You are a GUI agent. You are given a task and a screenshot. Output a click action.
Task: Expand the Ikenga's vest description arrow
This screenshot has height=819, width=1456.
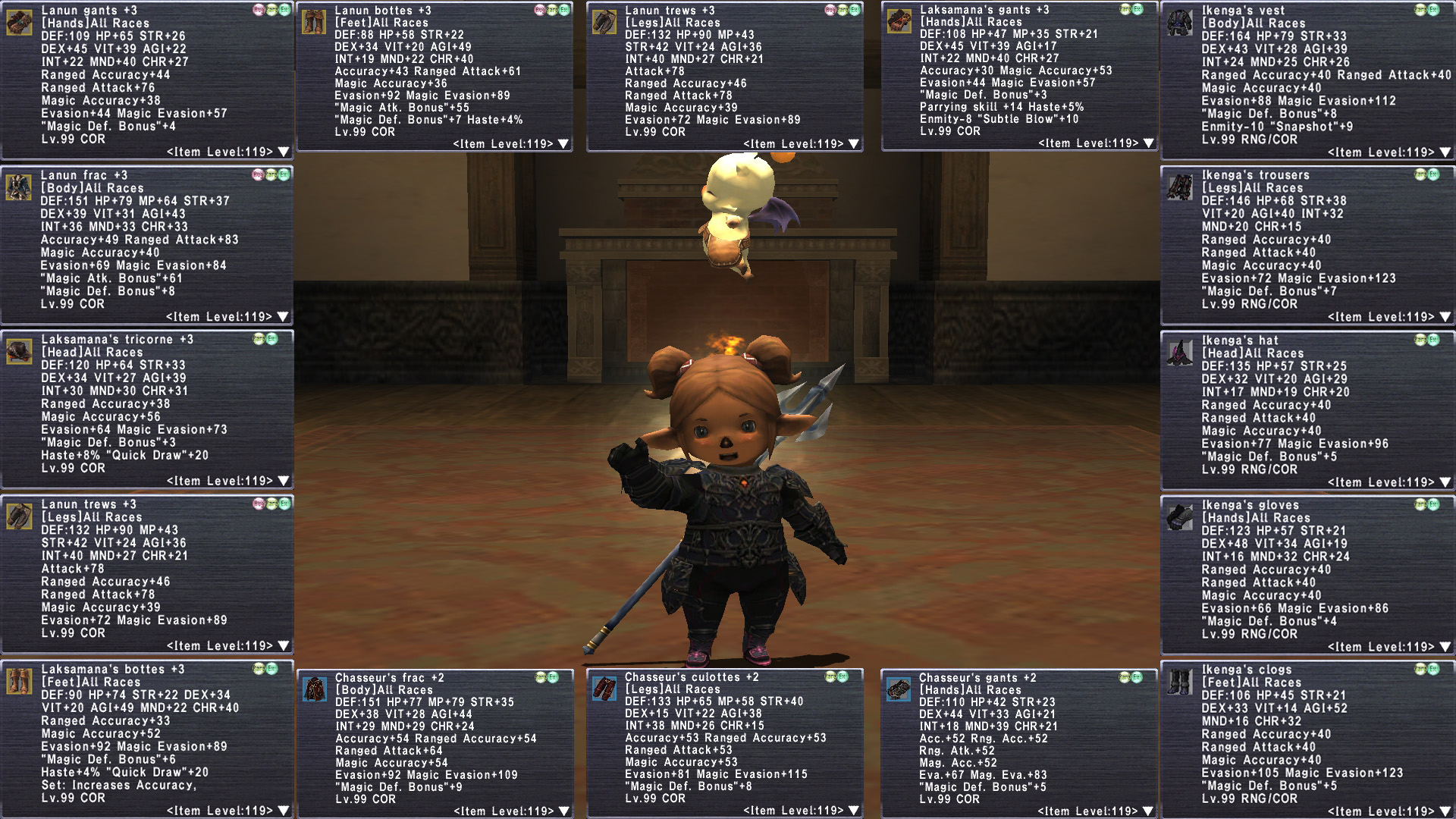pyautogui.click(x=1445, y=152)
